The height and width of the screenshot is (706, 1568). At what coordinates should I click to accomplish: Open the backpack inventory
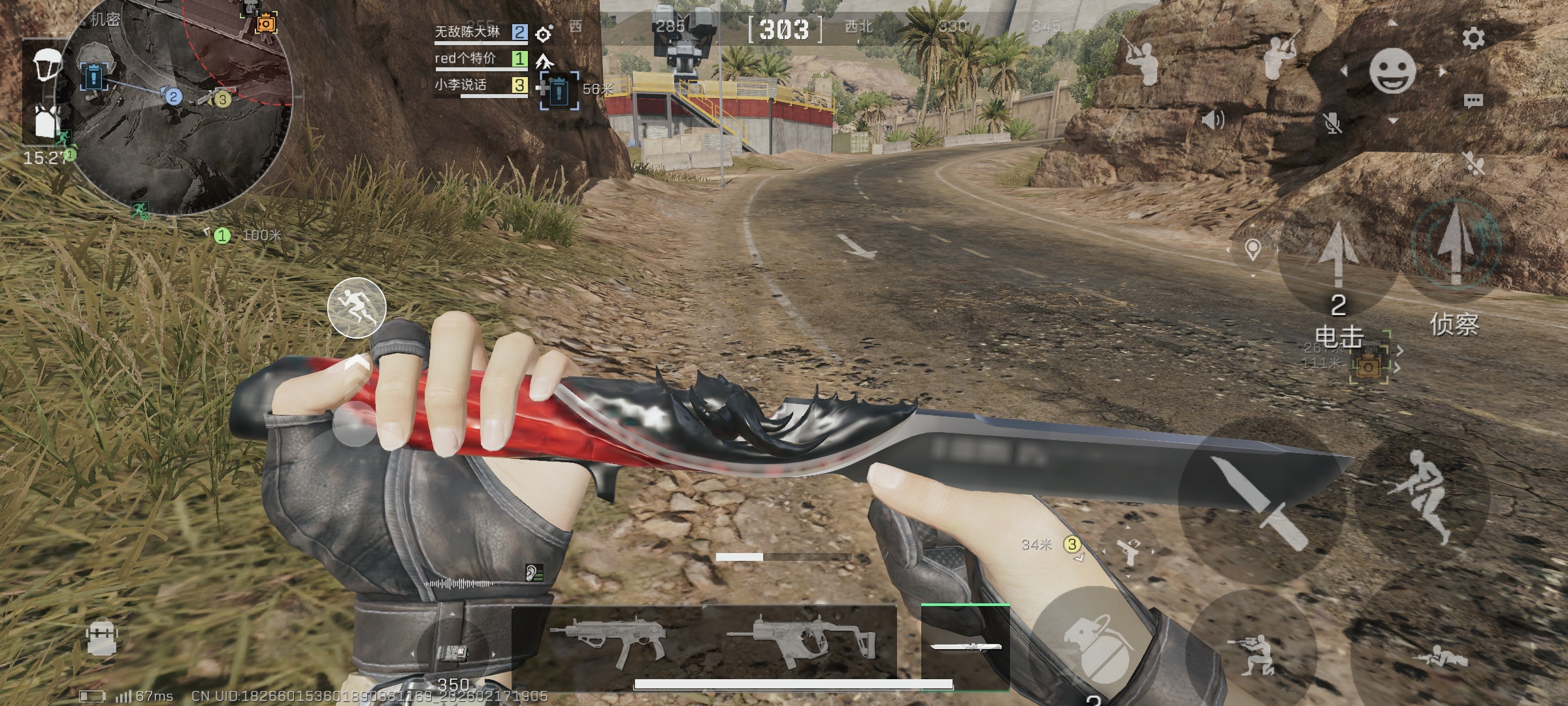coord(102,639)
